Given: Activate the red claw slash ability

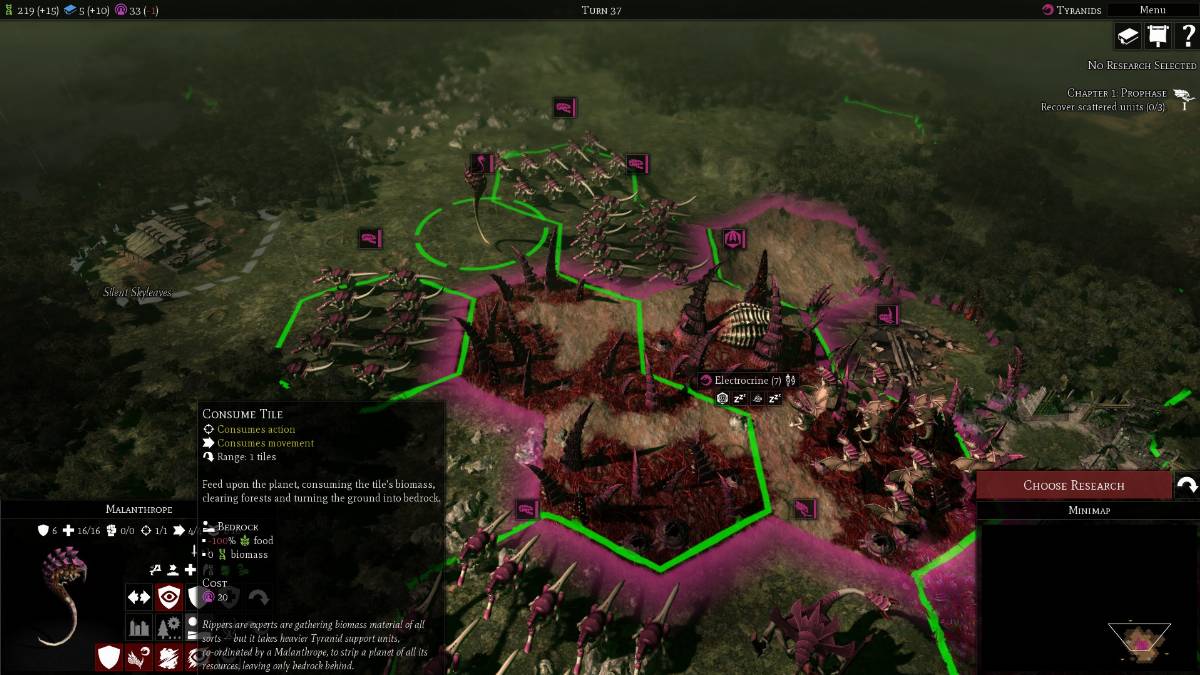Looking at the screenshot, I should [x=168, y=657].
